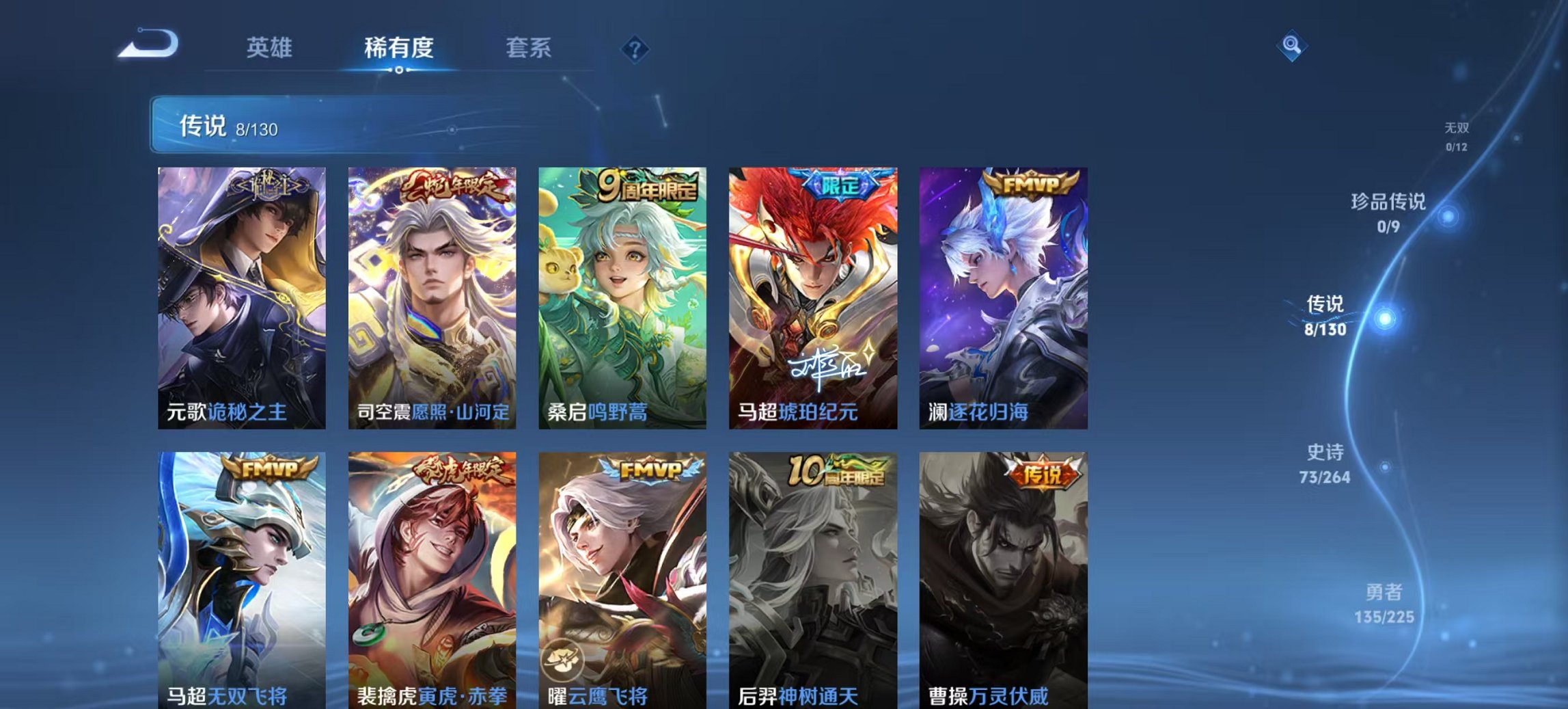
Task: Click the game logo in top-left corner
Action: pyautogui.click(x=147, y=43)
